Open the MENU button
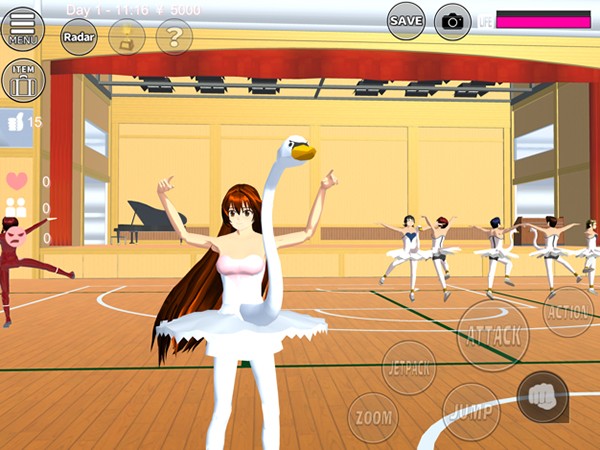 (23, 29)
